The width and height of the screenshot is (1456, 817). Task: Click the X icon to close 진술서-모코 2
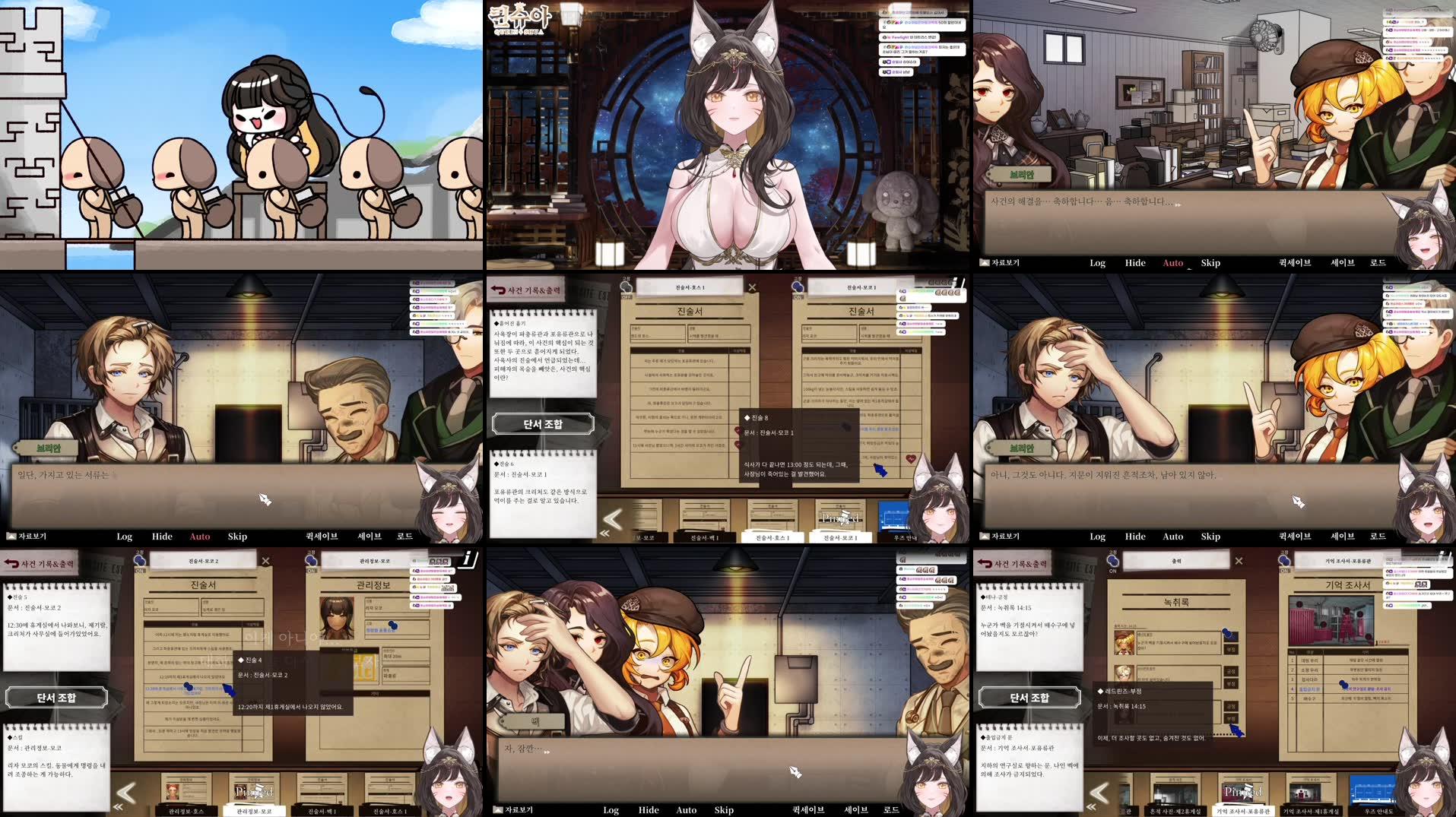pyautogui.click(x=265, y=562)
